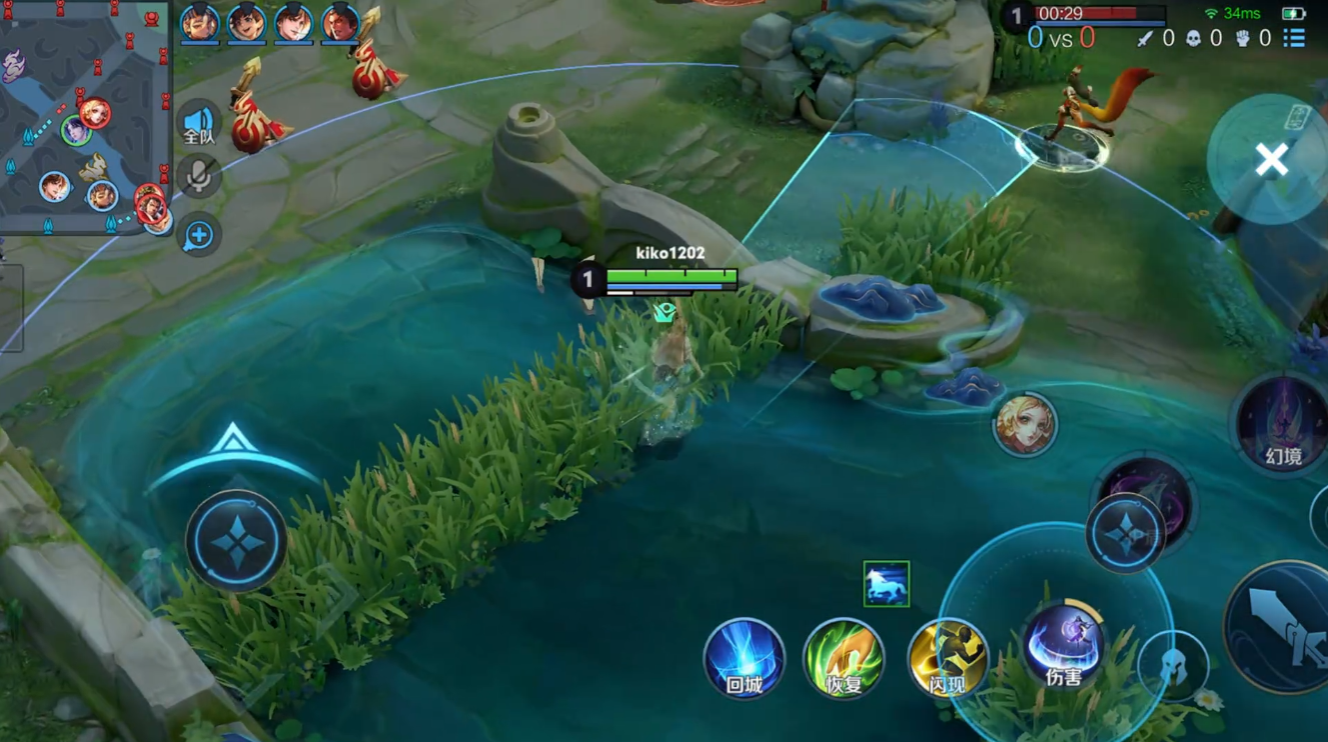Screen dimensions: 1328x742
Task: Open the scoreboard list icon
Action: [x=1295, y=38]
